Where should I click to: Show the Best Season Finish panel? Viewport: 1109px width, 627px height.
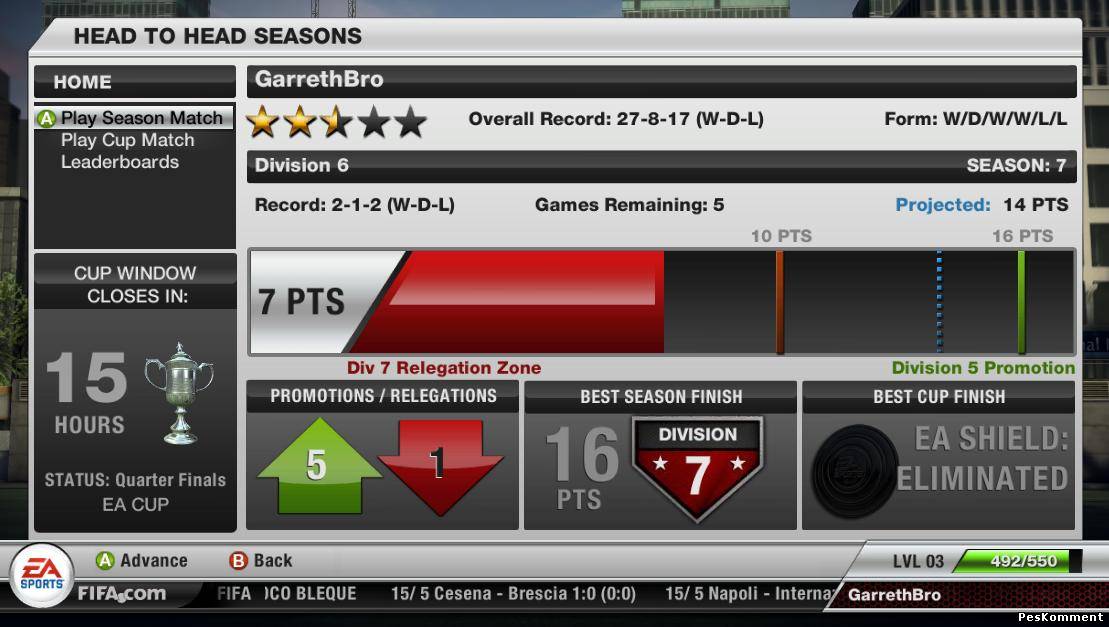coord(661,455)
